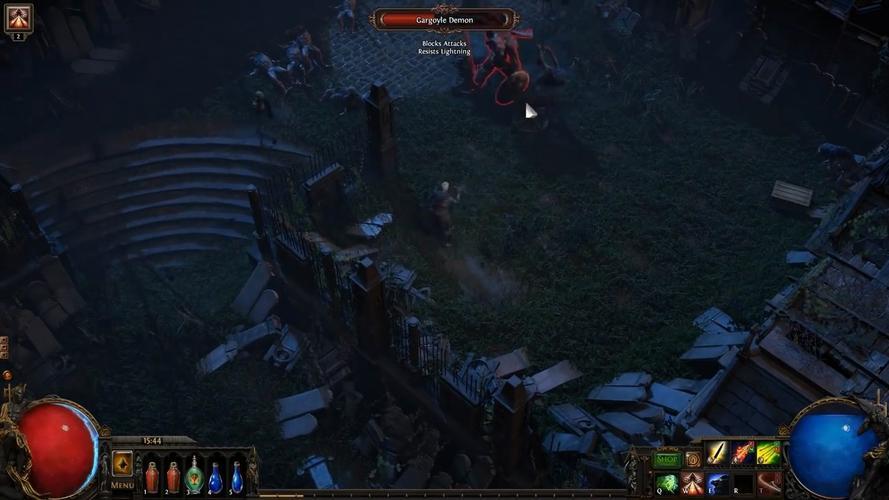Use the blue mana flask in slot 4

coord(215,476)
